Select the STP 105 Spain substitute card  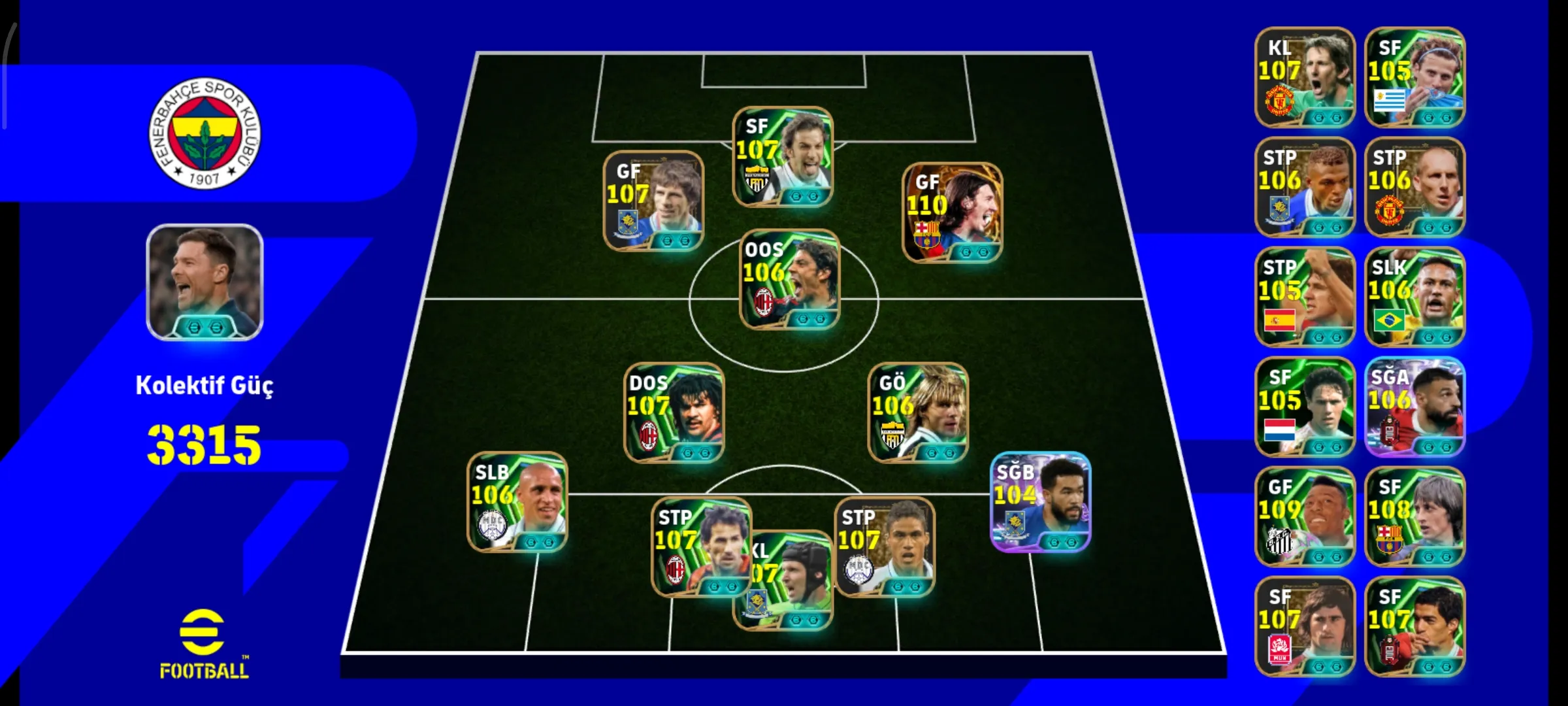tap(1305, 297)
